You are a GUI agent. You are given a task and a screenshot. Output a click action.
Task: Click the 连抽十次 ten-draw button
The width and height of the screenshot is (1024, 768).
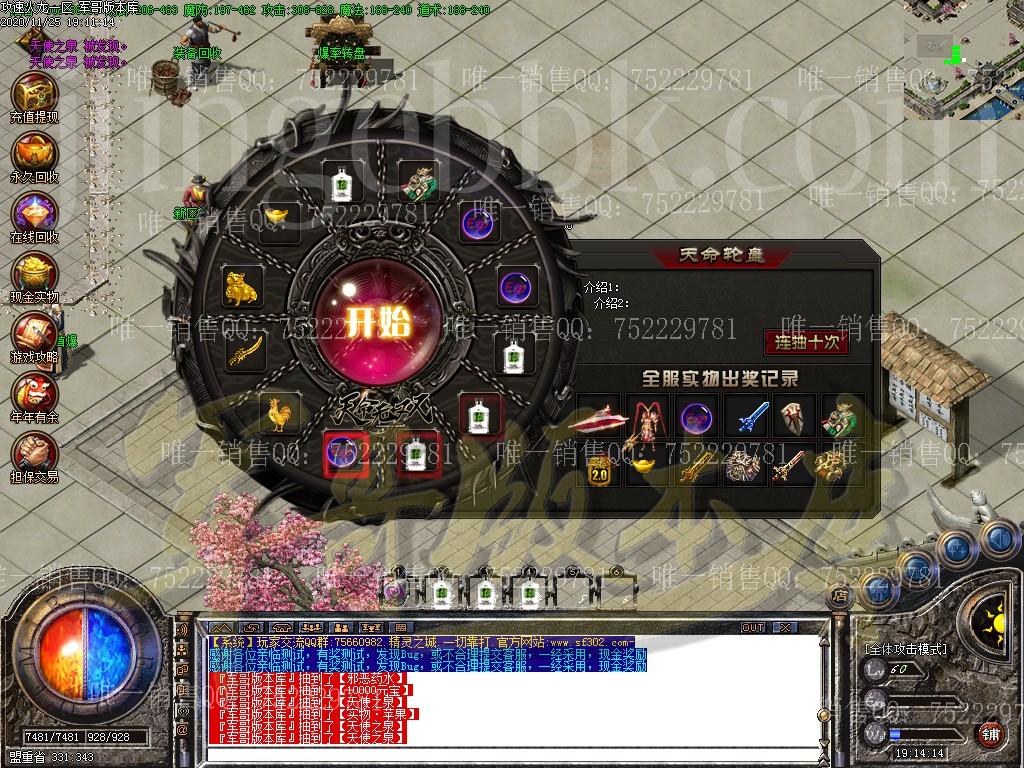tap(806, 342)
